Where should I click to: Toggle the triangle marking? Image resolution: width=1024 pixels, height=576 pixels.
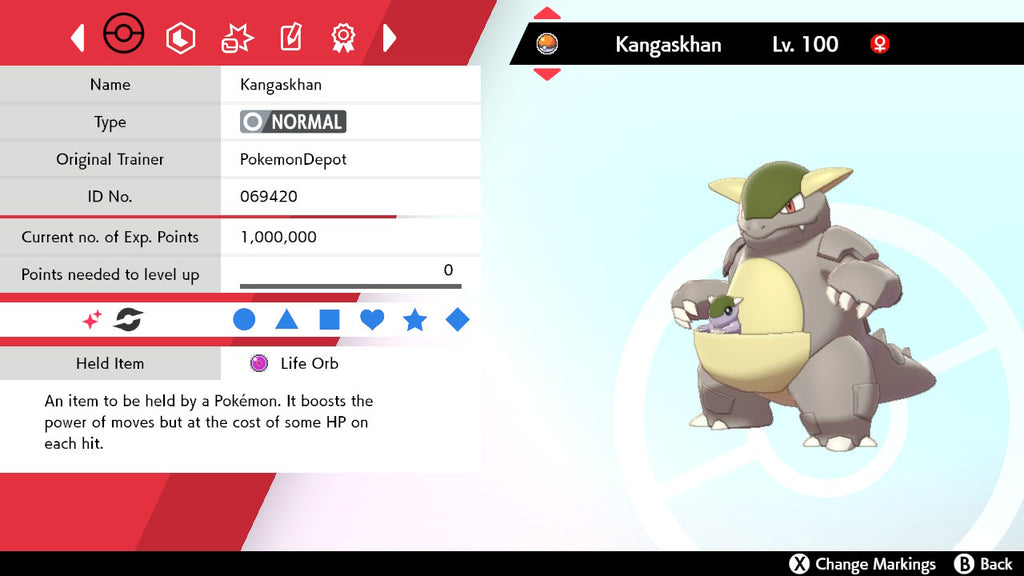pos(287,320)
